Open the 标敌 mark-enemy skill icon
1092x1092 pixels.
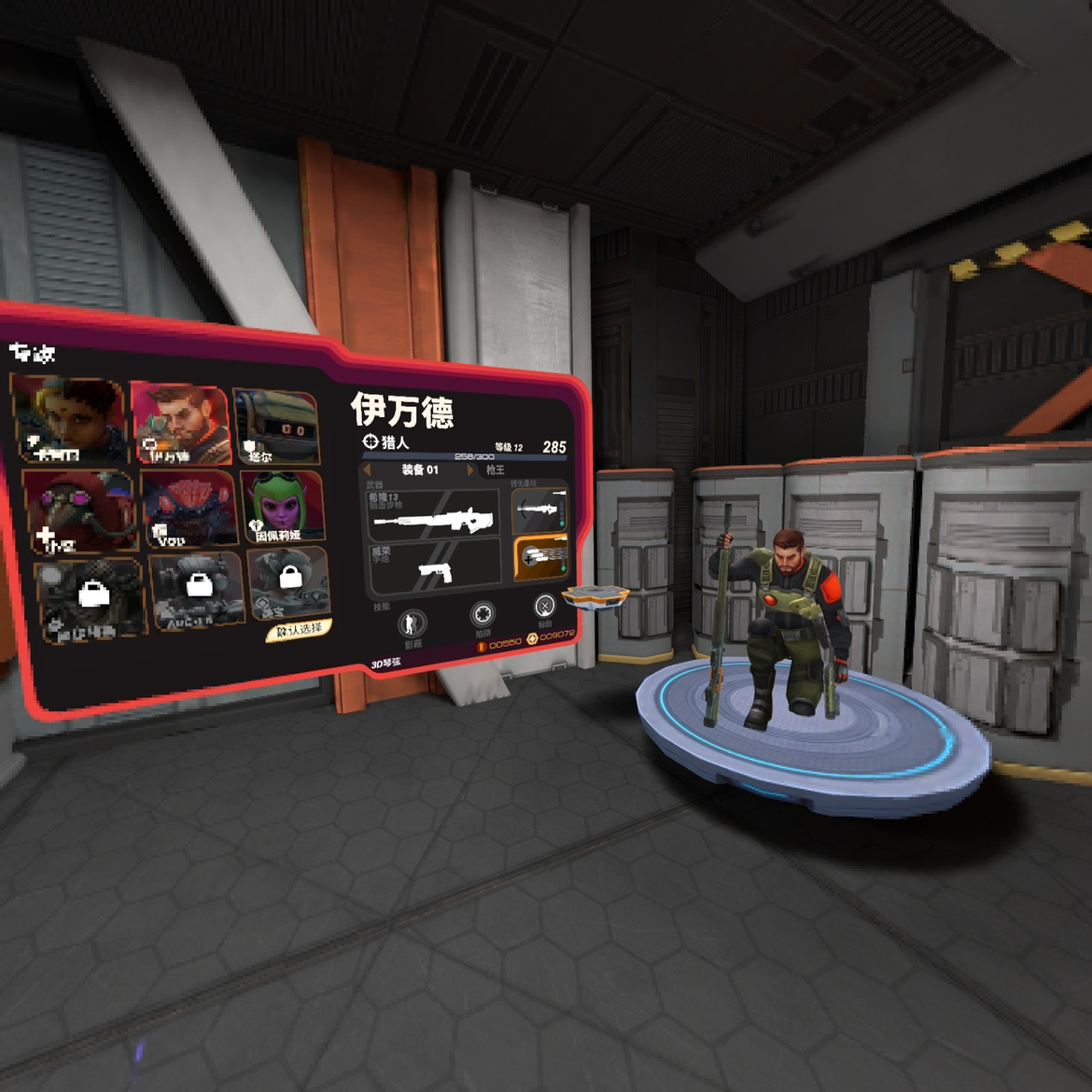pyautogui.click(x=545, y=608)
